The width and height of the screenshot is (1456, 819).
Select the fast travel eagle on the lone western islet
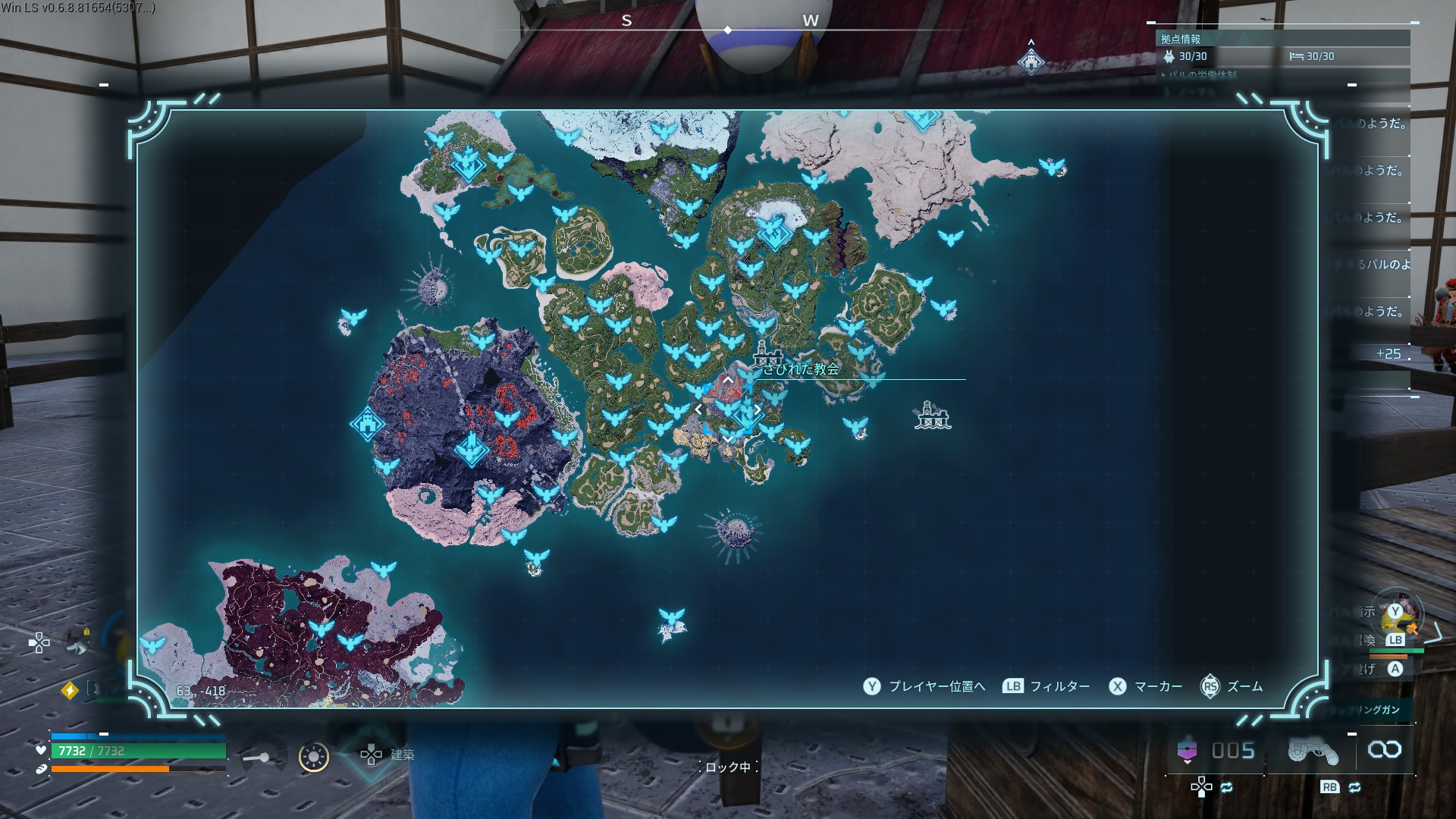click(353, 316)
